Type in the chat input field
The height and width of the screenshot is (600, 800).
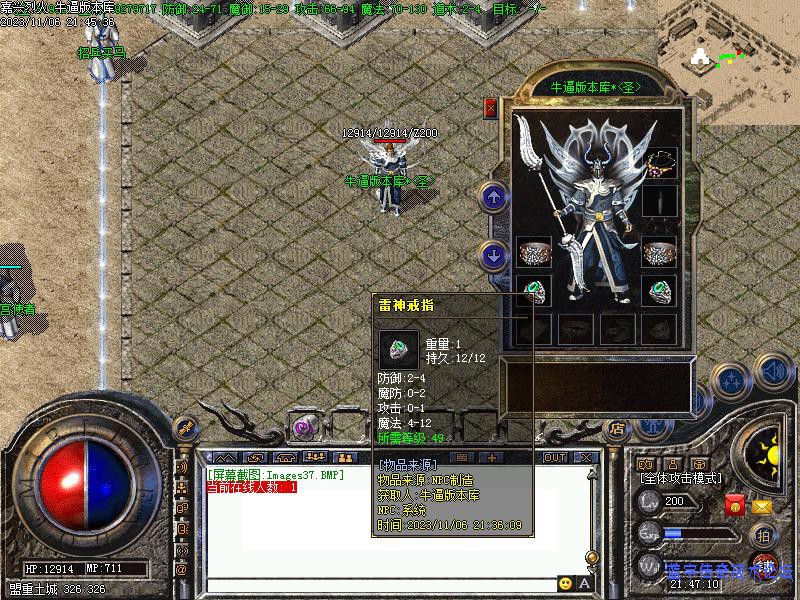pos(380,584)
